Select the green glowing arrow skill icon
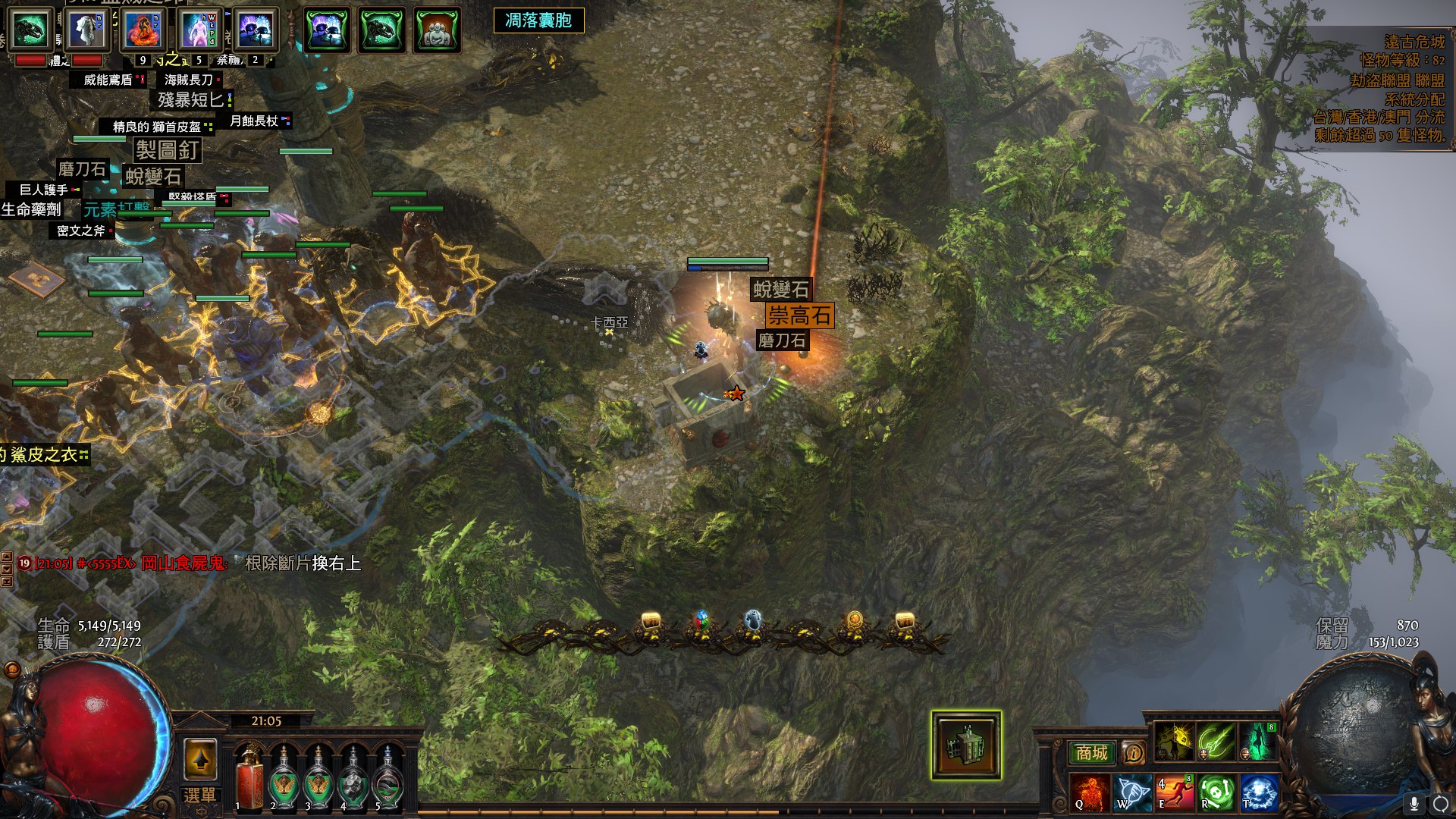 pos(1216,741)
